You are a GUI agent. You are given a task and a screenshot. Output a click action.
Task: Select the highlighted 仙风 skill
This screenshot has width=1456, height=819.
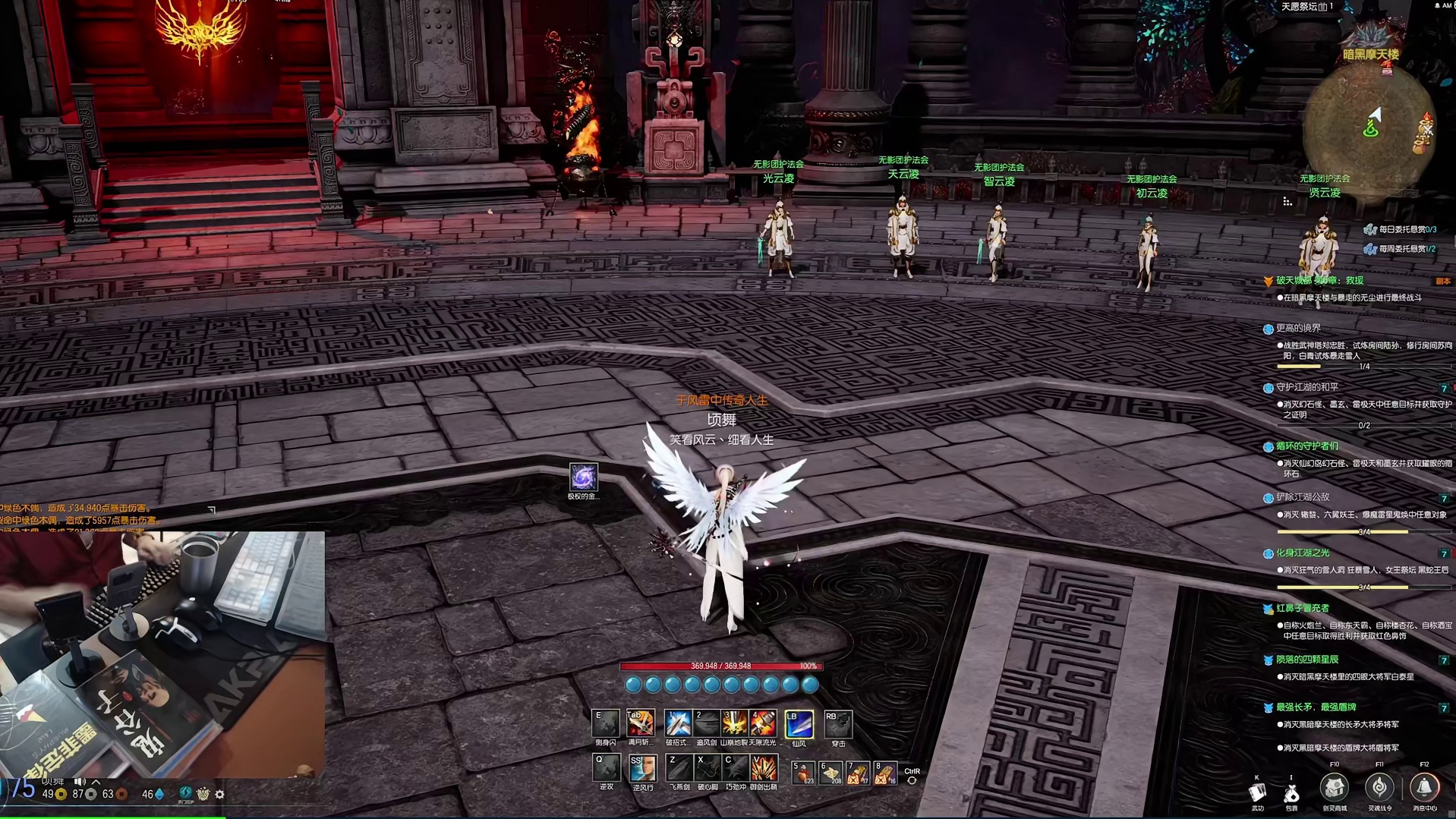799,723
